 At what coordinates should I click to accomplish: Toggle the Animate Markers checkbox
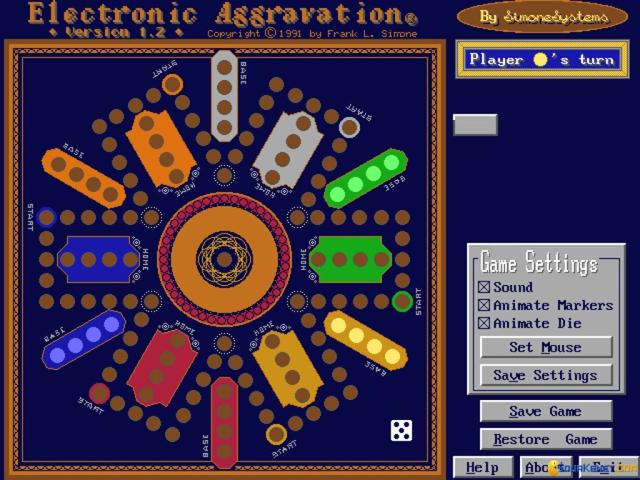click(485, 306)
